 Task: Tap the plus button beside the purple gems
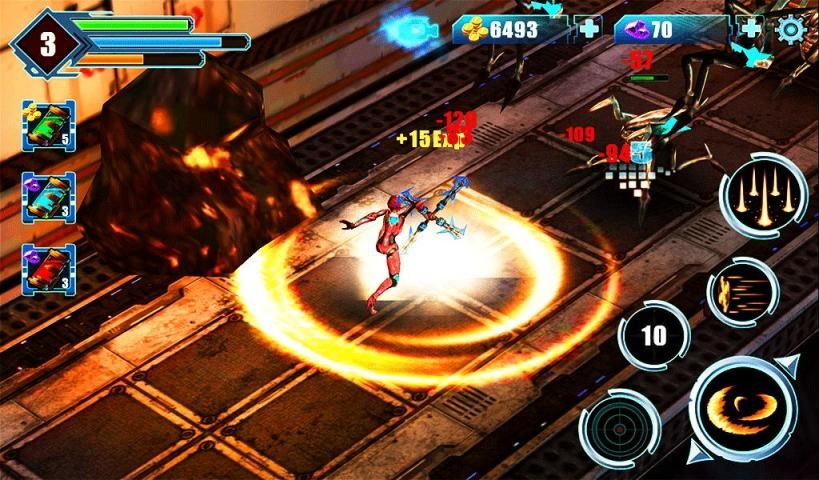[749, 29]
